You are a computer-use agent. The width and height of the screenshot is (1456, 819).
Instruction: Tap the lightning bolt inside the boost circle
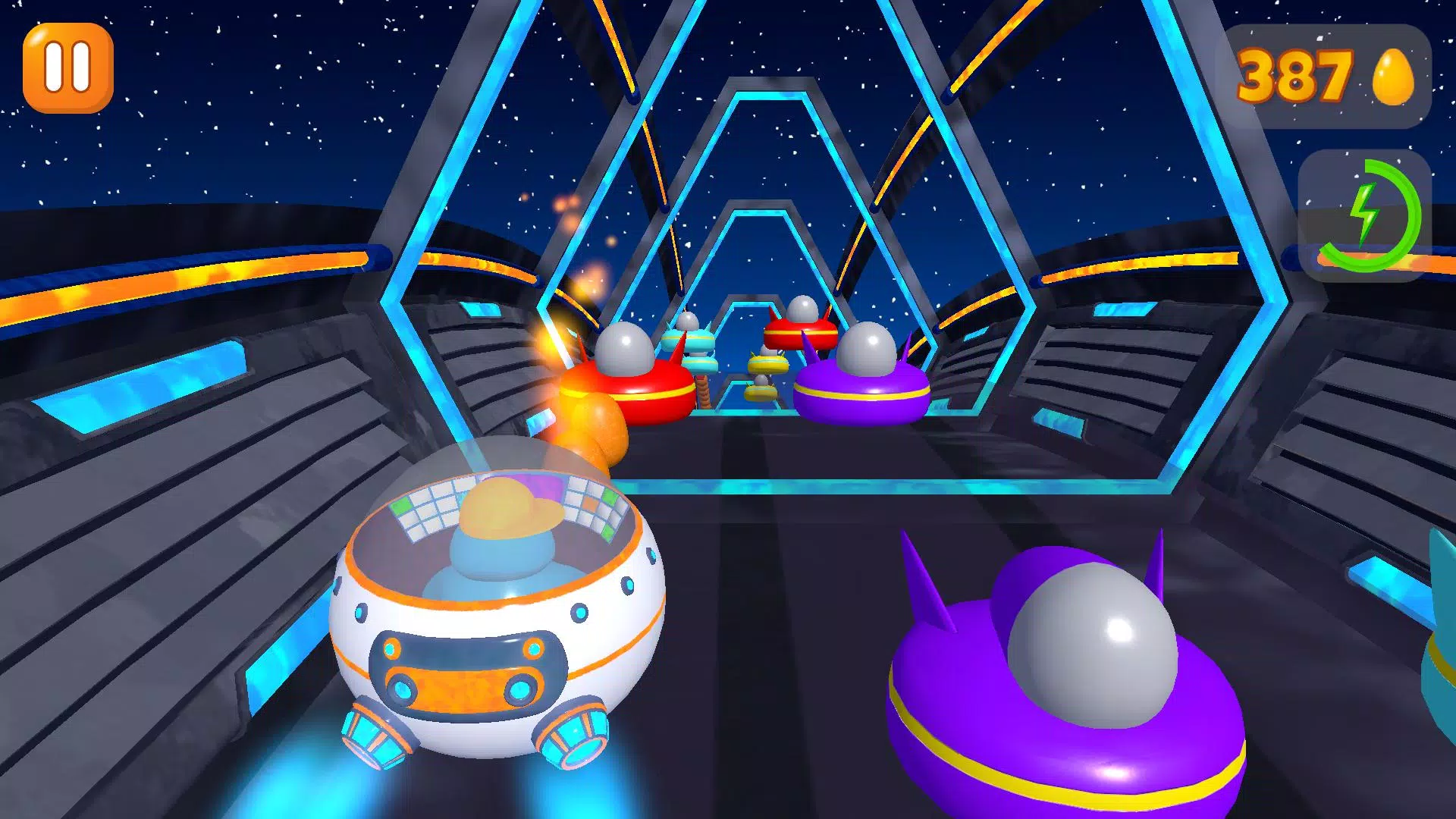tap(1365, 216)
